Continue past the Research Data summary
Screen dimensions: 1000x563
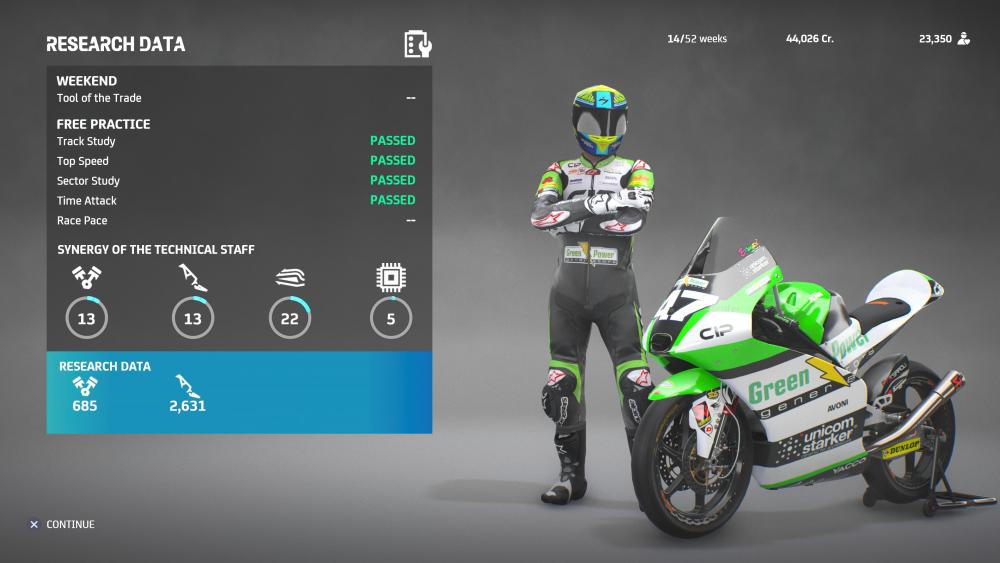(x=62, y=524)
